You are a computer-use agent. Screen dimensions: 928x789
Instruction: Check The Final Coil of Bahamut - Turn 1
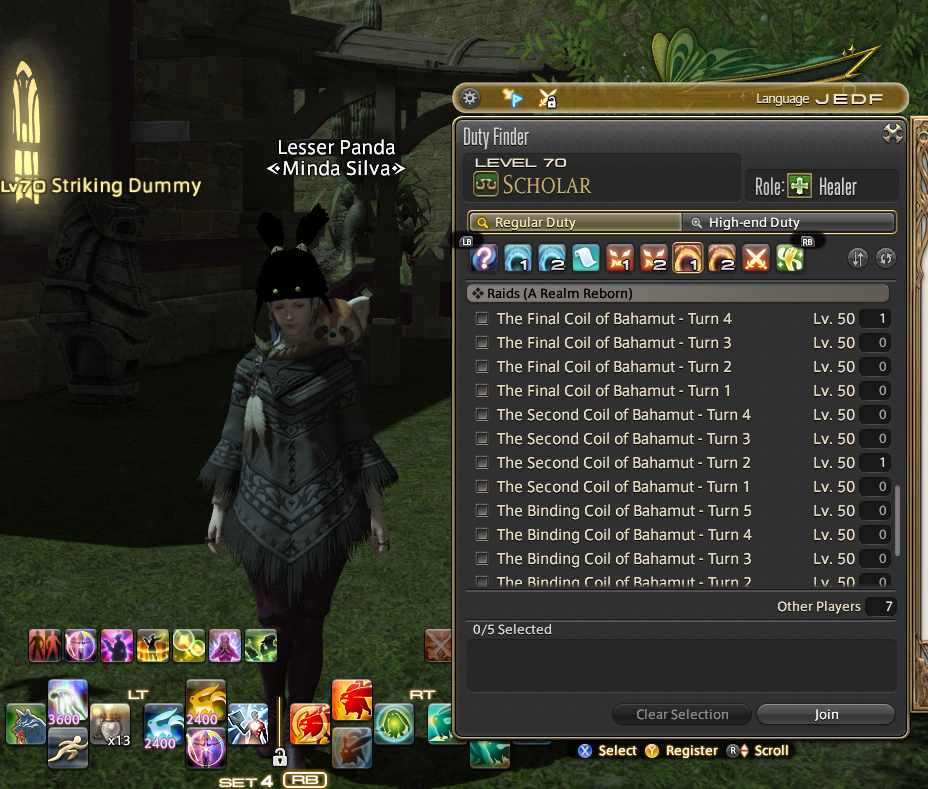(483, 391)
